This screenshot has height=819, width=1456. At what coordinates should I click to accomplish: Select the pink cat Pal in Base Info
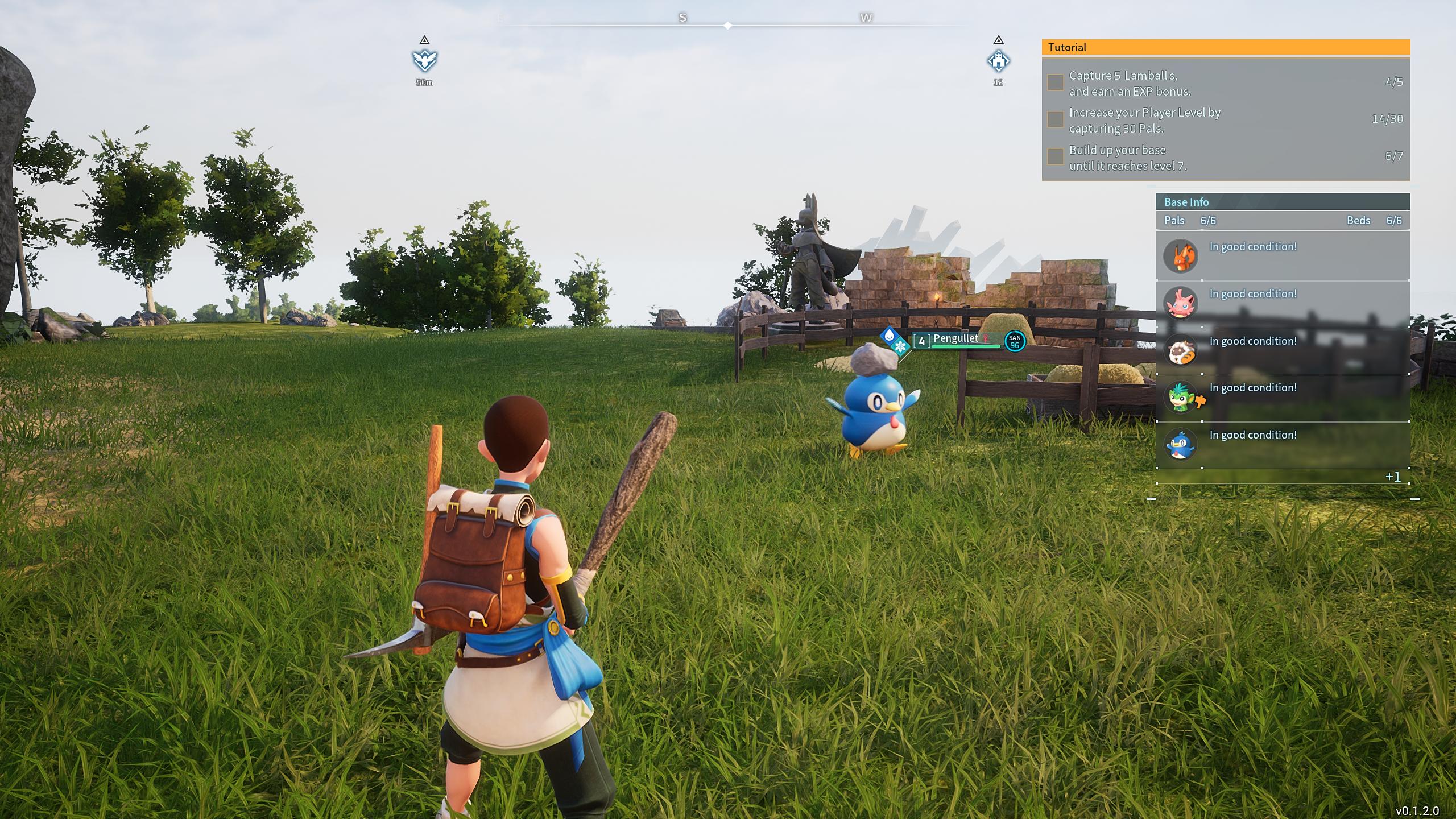[1180, 303]
